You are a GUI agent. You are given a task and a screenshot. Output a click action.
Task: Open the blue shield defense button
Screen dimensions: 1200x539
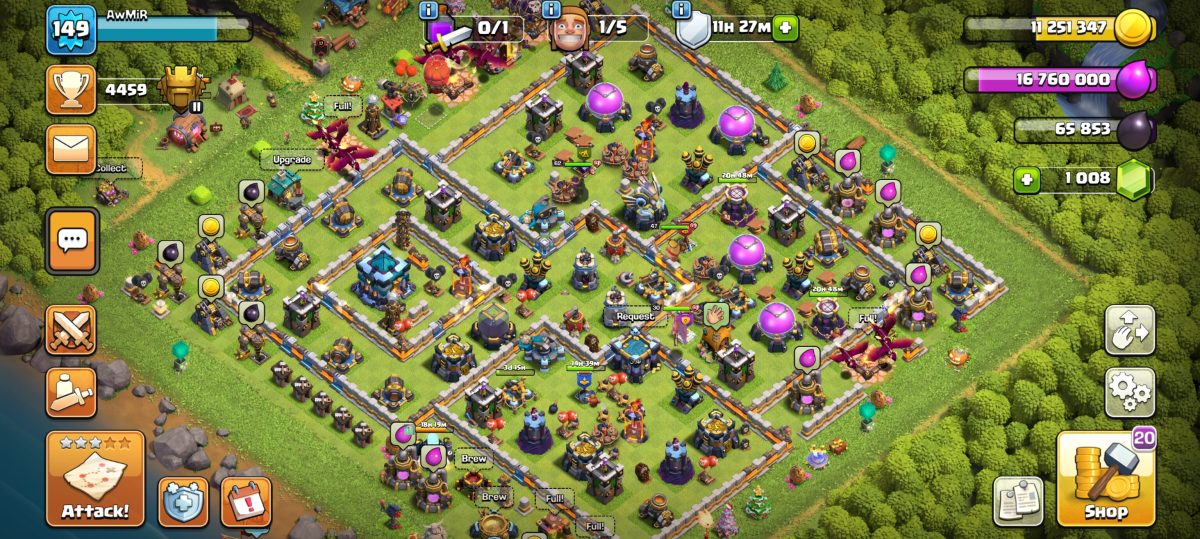[183, 501]
